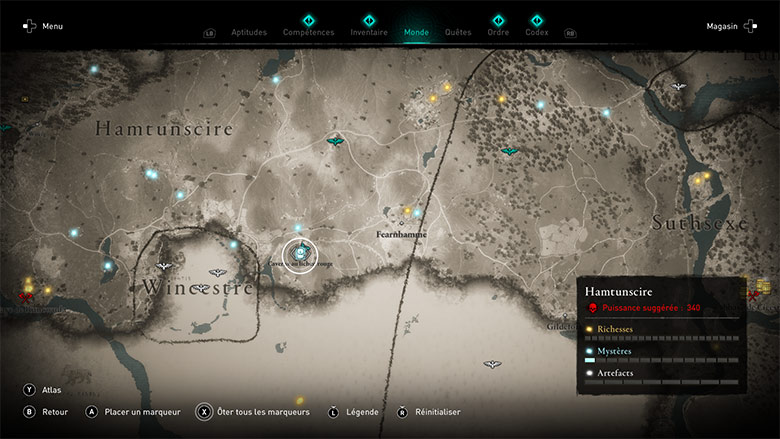Choose Ôter tous les marqueurs
This screenshot has width=780, height=439.
[x=259, y=411]
